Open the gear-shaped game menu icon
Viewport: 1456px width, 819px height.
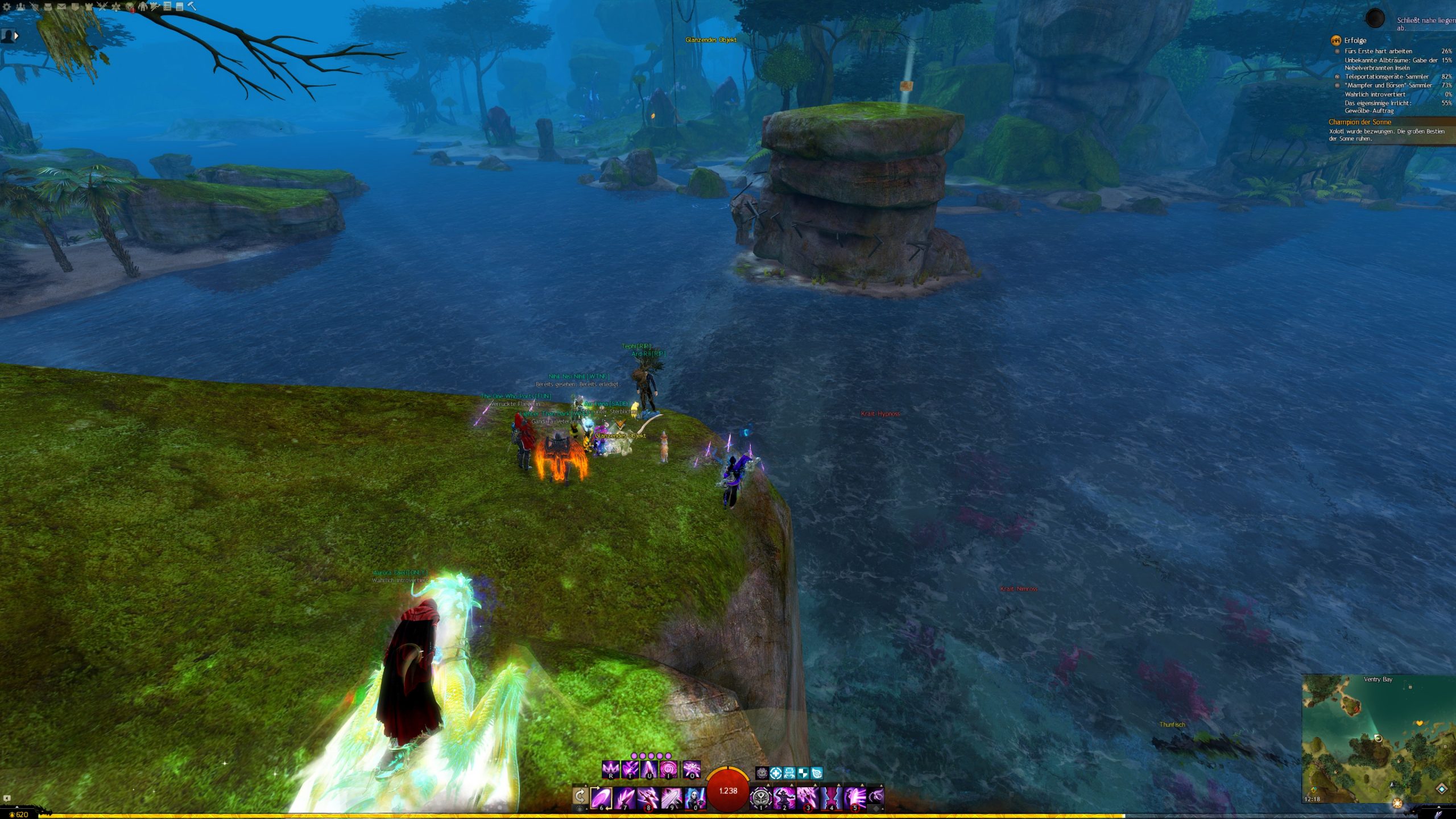pos(7,7)
